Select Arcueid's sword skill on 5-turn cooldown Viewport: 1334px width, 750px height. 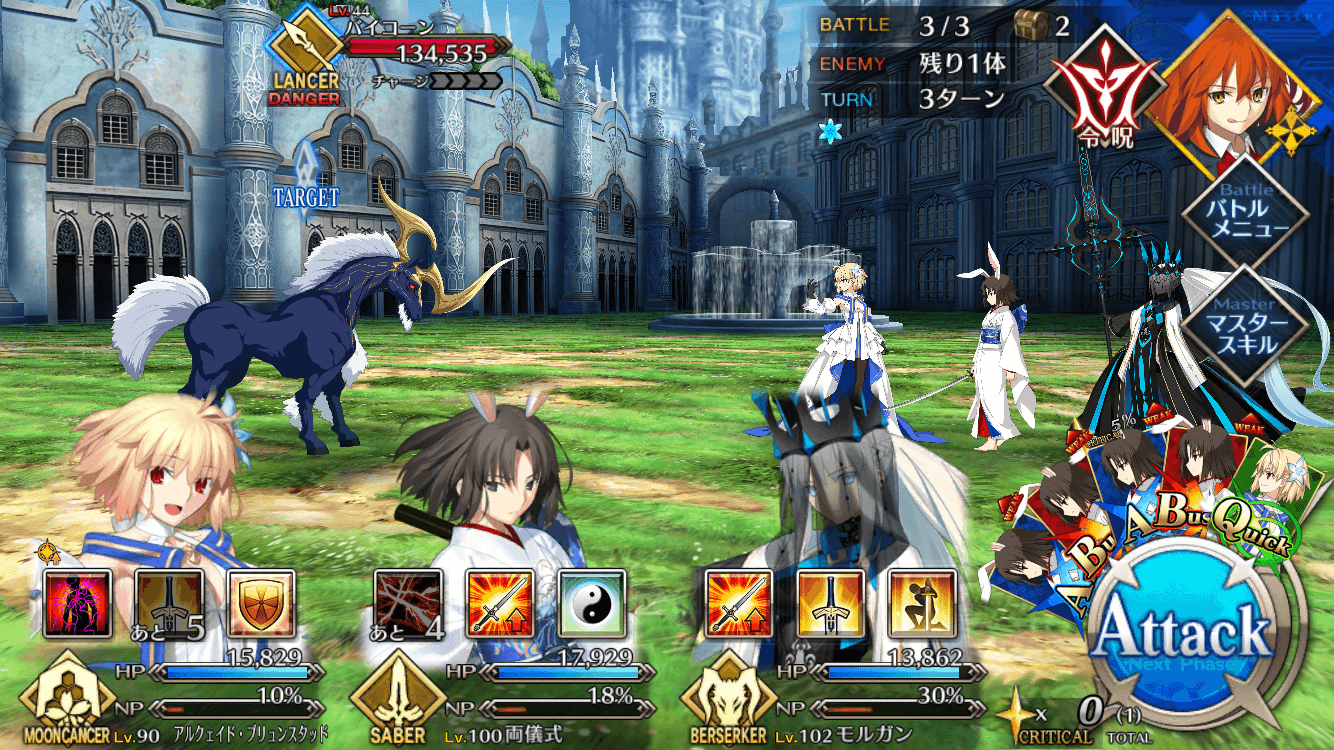tap(169, 604)
